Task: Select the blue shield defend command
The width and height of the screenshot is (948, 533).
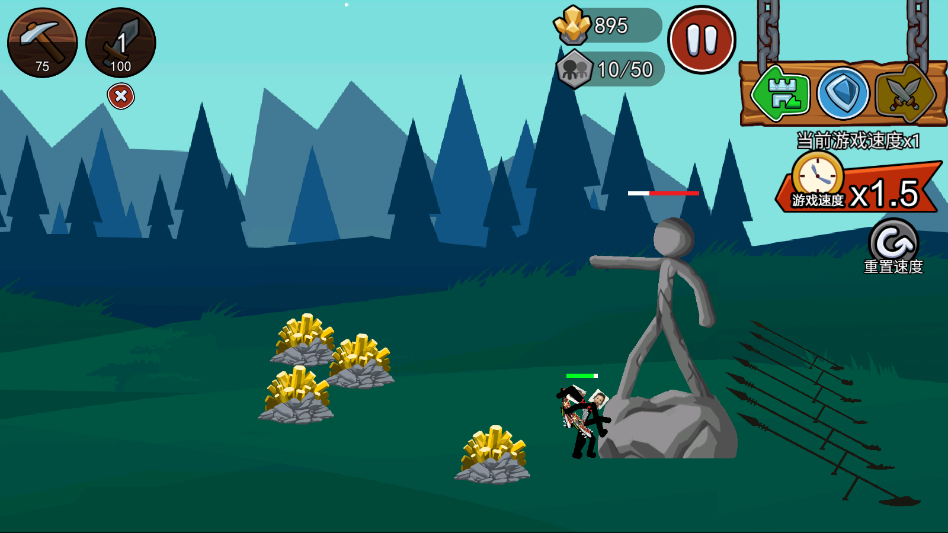Action: (x=843, y=93)
